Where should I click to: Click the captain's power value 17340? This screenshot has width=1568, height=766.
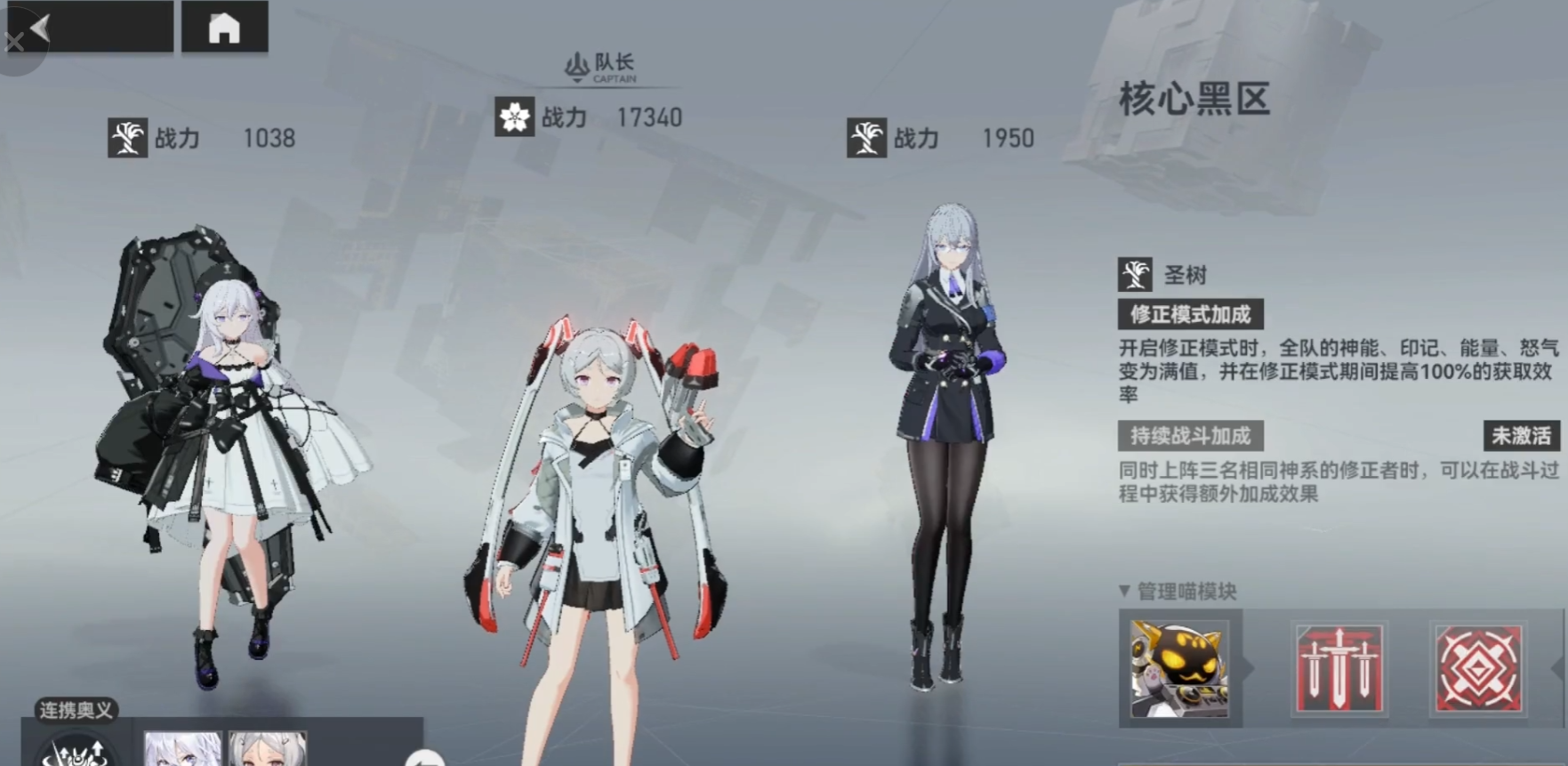click(649, 117)
